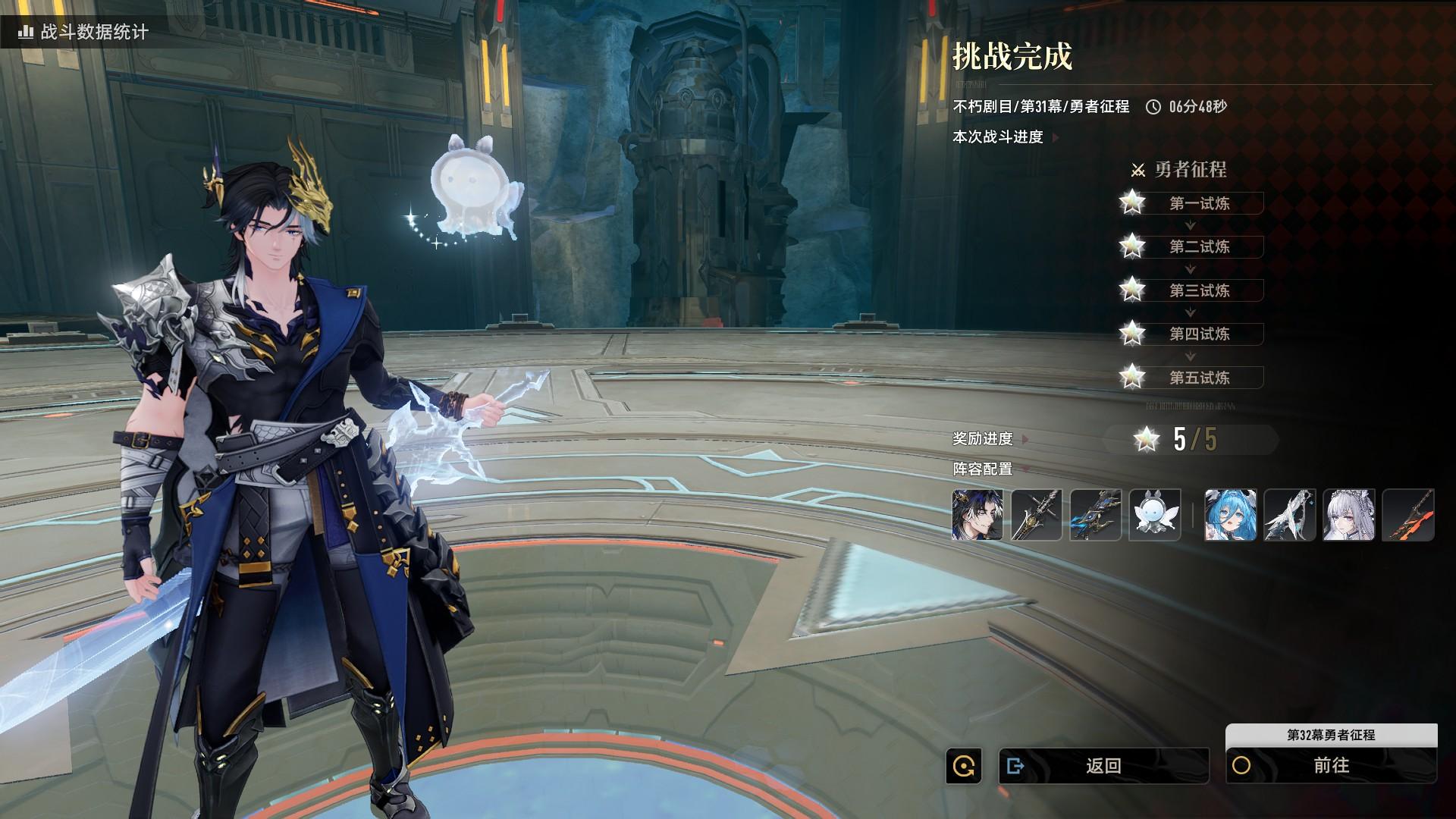This screenshot has width=1456, height=819.
Task: Click the 返回 return button
Action: tap(1103, 766)
